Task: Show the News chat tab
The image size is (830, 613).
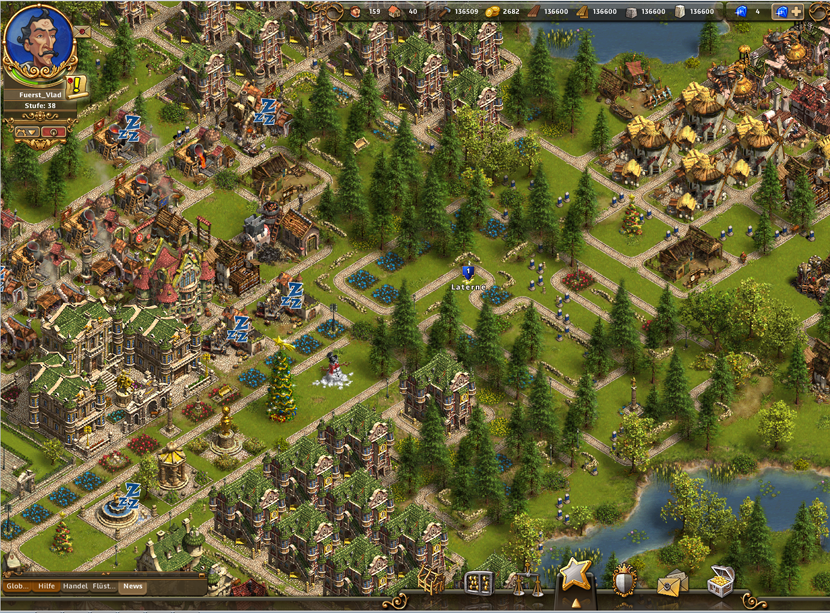Action: 133,587
